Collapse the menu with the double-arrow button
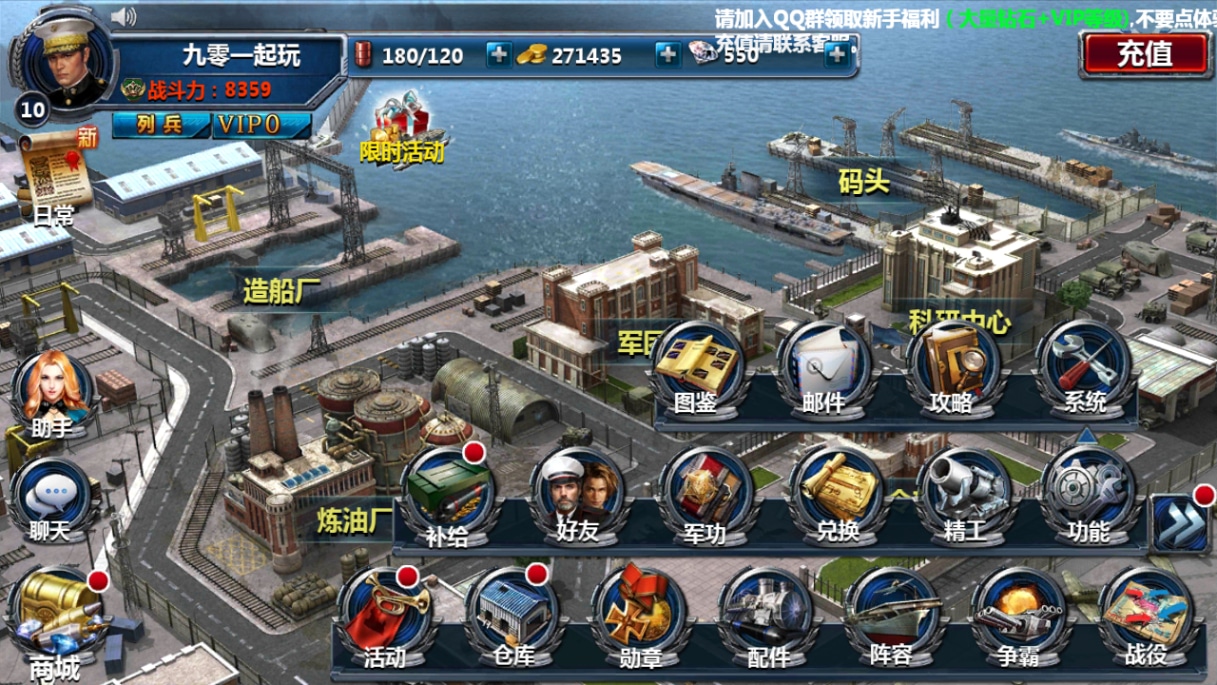This screenshot has height=685, width=1217. click(1179, 523)
